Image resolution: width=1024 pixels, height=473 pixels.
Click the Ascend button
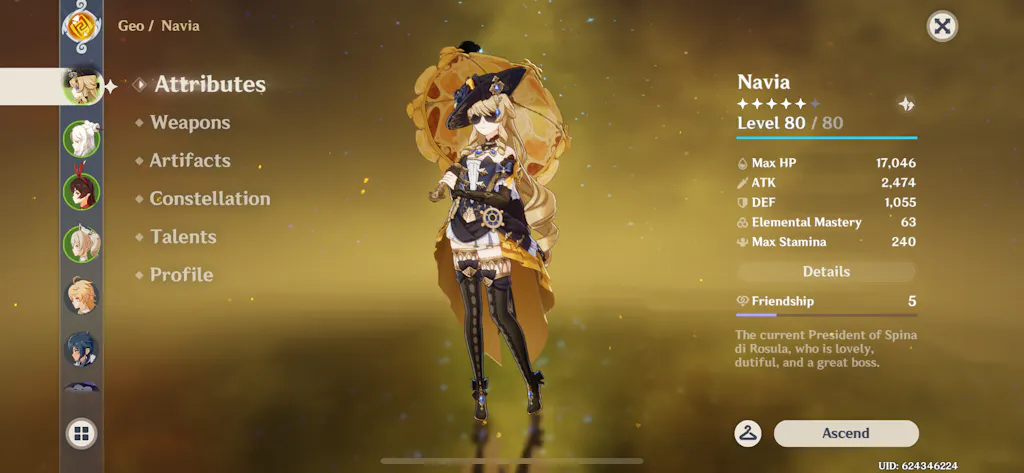click(845, 433)
